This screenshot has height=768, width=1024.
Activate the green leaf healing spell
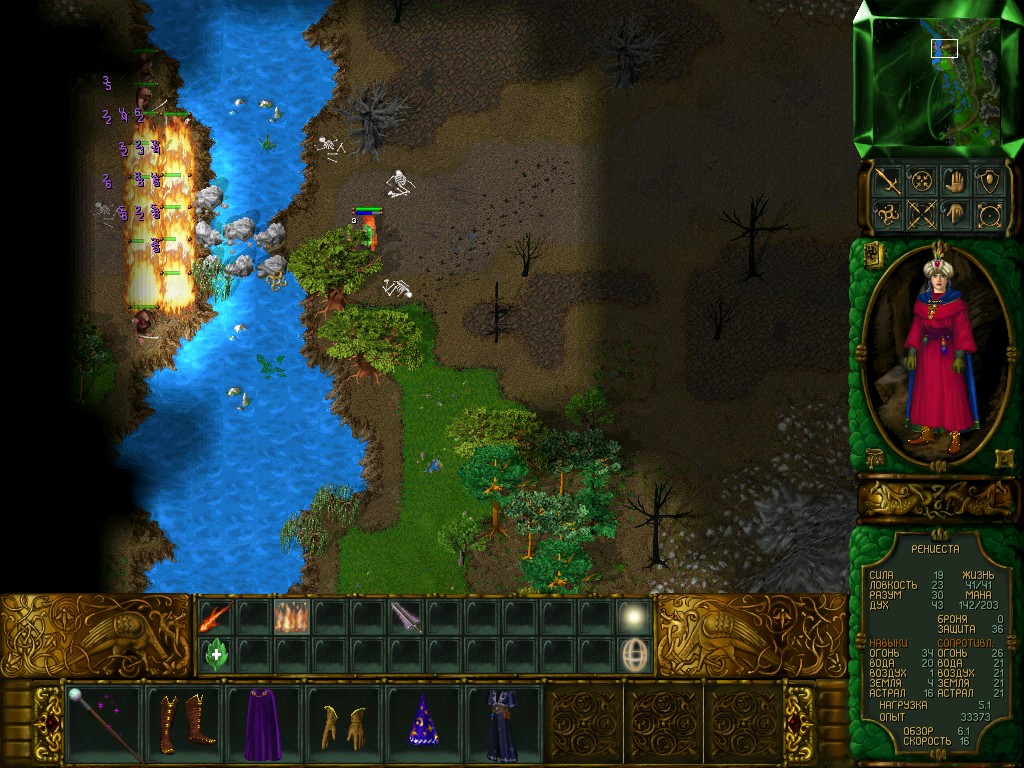216,655
